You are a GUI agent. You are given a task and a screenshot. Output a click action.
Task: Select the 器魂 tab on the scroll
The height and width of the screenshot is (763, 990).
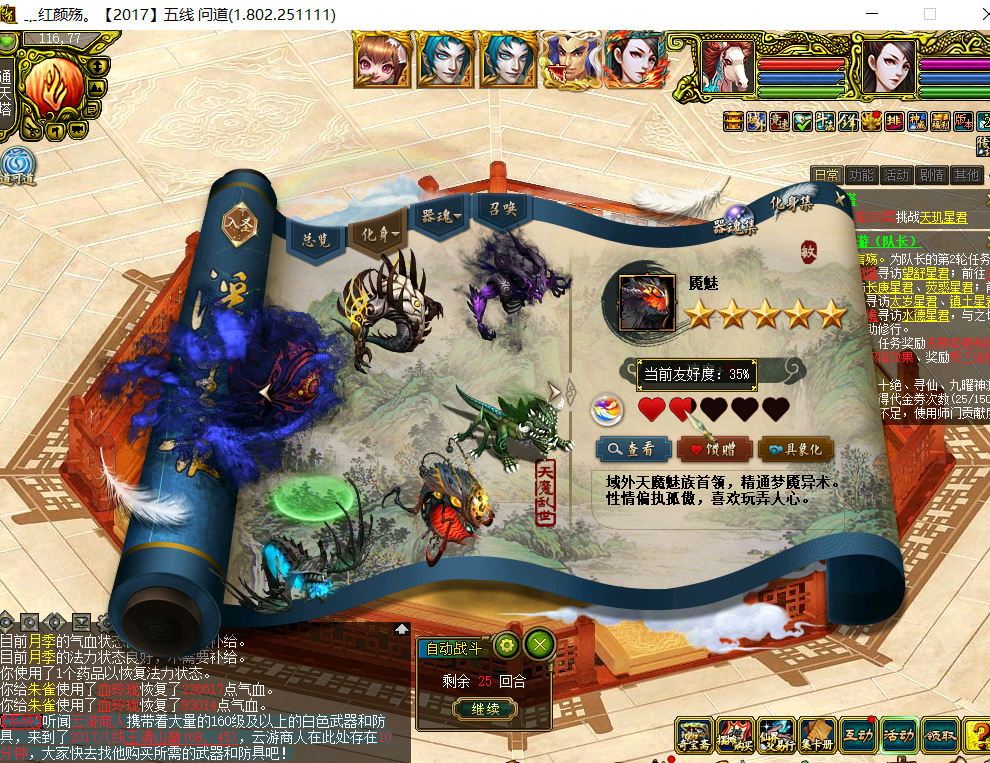pyautogui.click(x=441, y=216)
